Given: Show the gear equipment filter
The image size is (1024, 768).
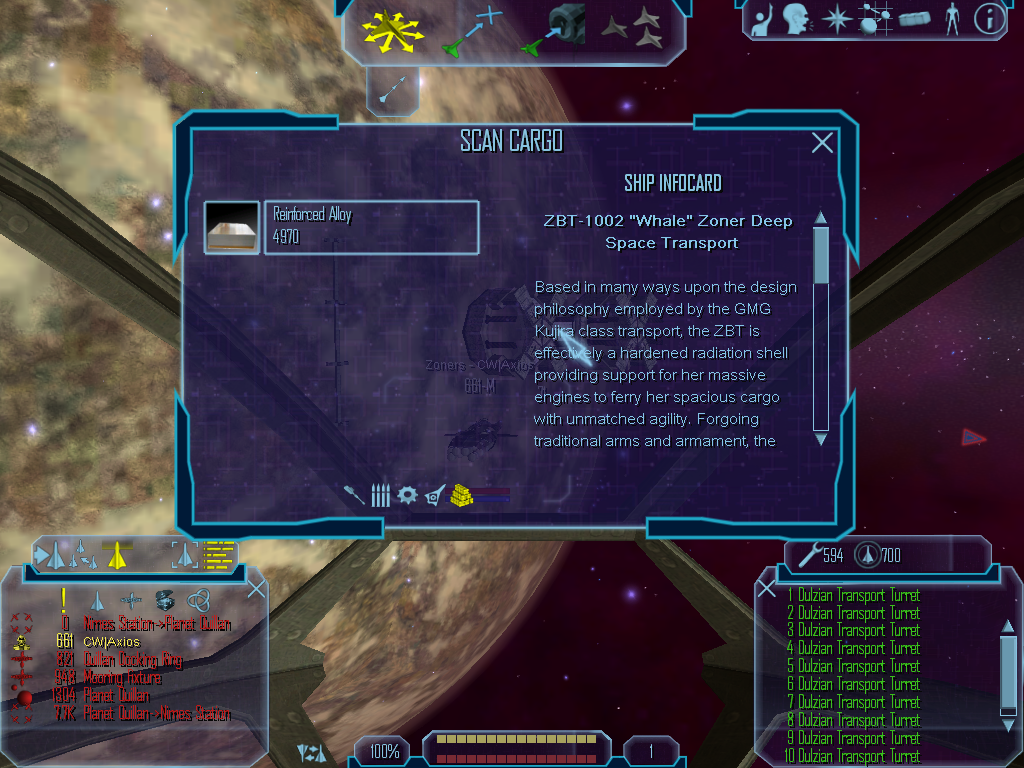Looking at the screenshot, I should click(407, 495).
